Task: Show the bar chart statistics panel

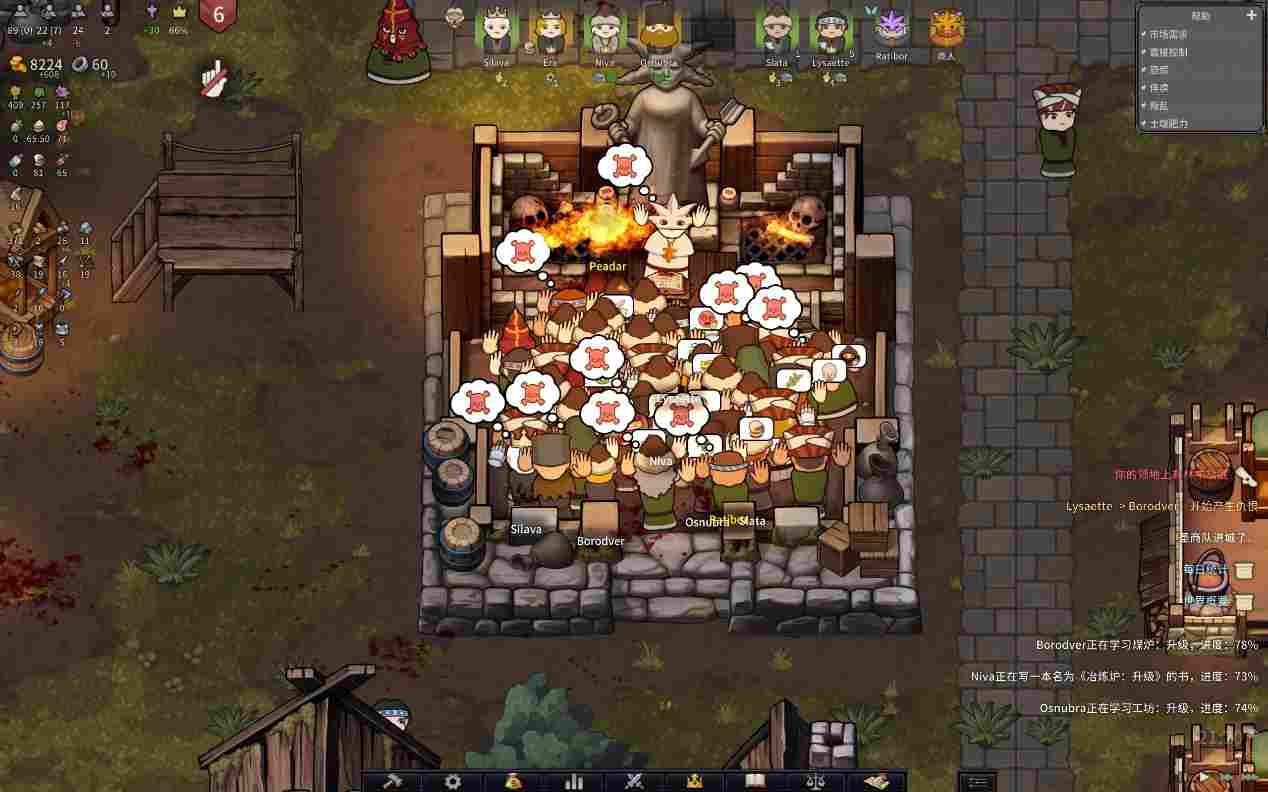Action: tap(574, 781)
